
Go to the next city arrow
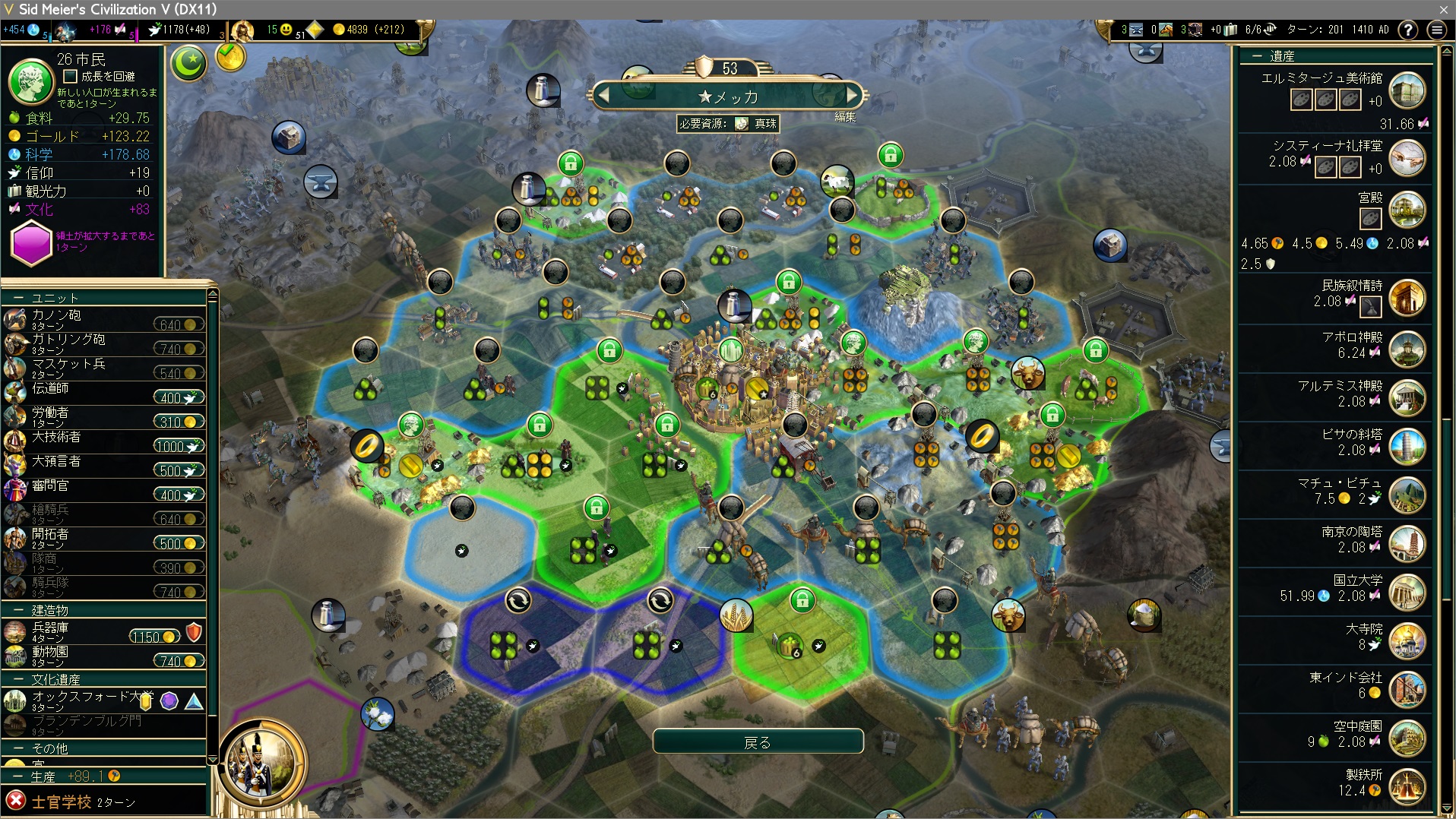852,96
